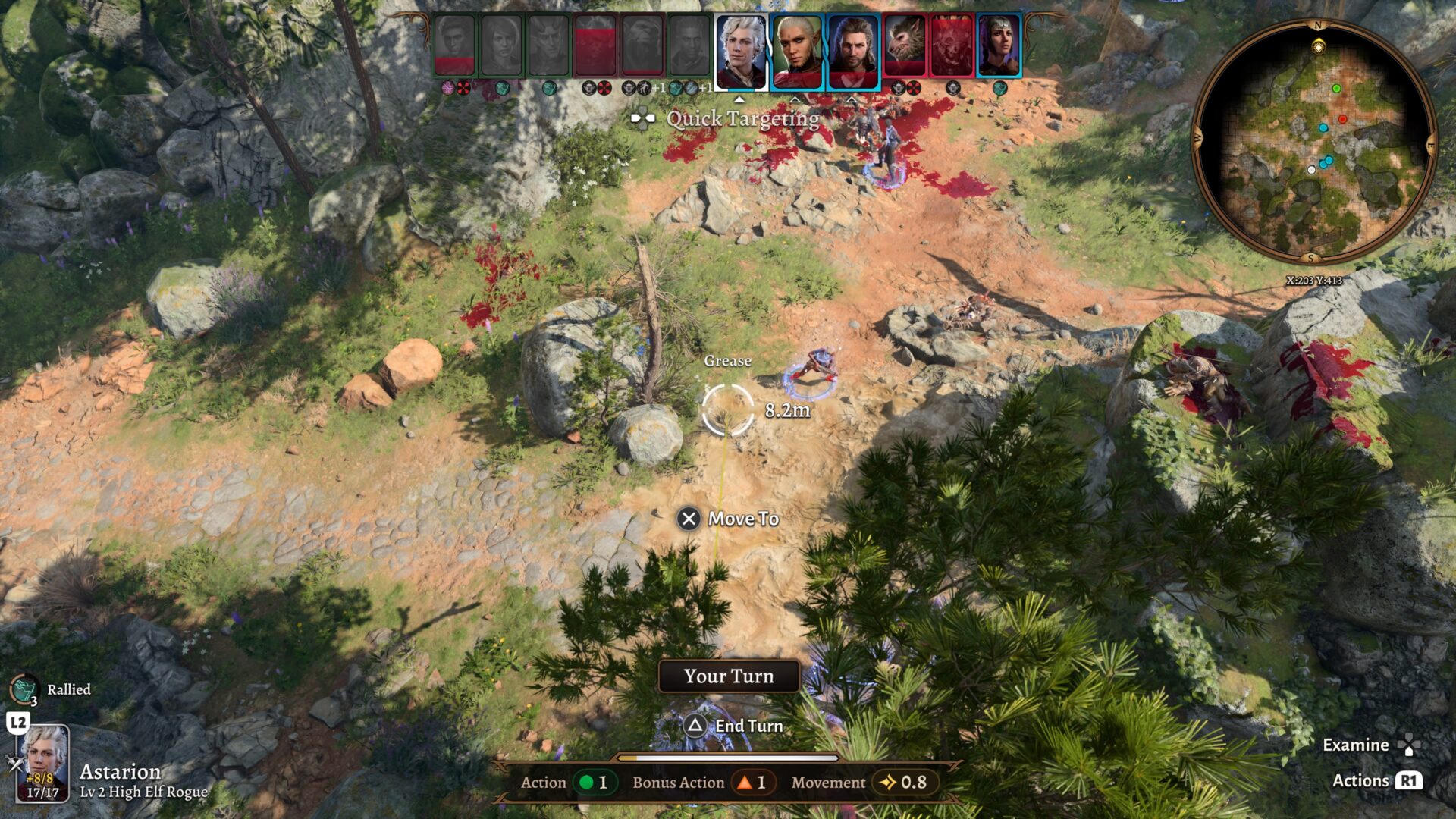Inspect the Rallied status icon

tap(24, 689)
